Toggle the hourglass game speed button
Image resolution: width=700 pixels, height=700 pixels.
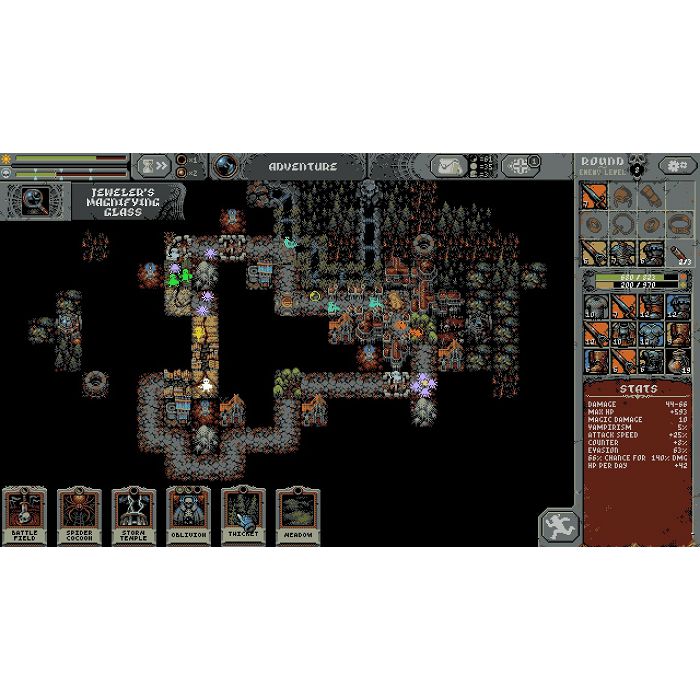[x=153, y=165]
